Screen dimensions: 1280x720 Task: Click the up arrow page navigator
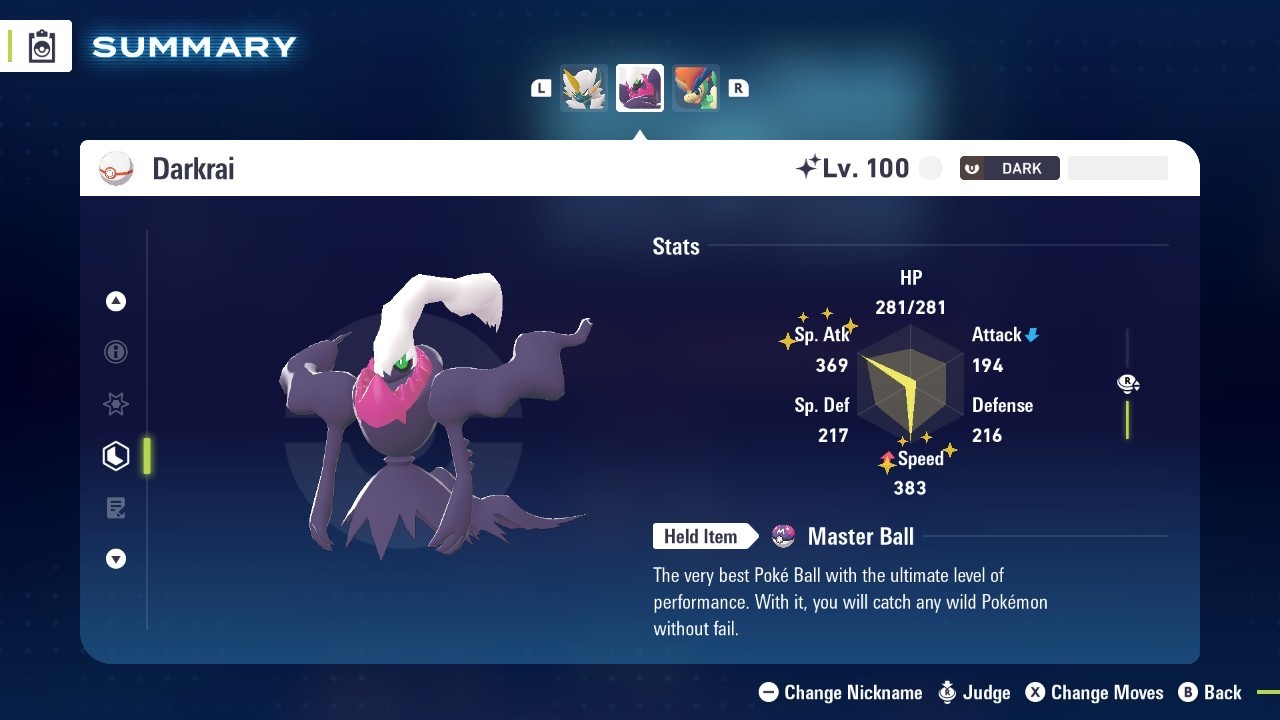click(116, 301)
